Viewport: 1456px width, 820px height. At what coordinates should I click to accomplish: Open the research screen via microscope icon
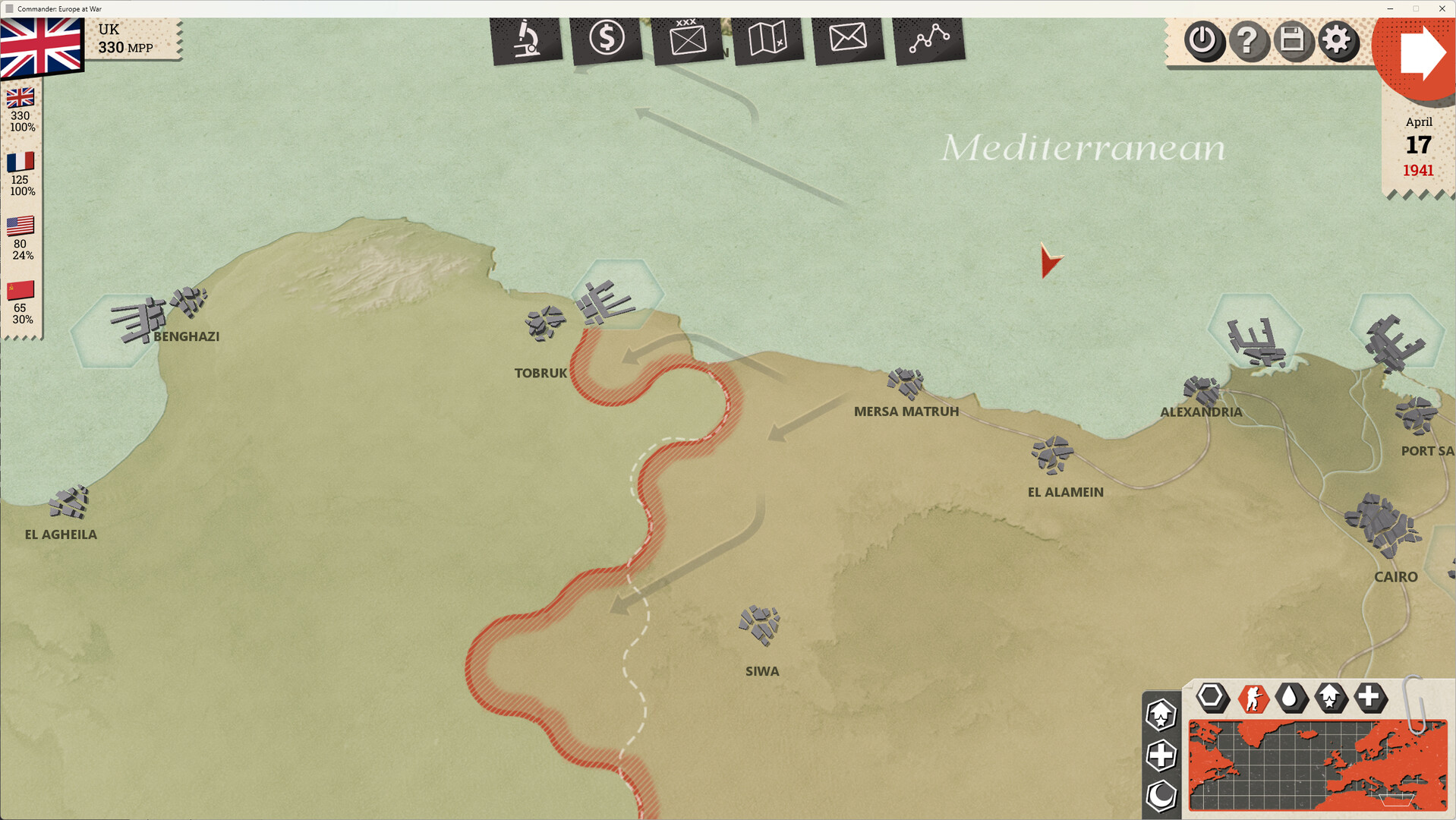(x=527, y=39)
